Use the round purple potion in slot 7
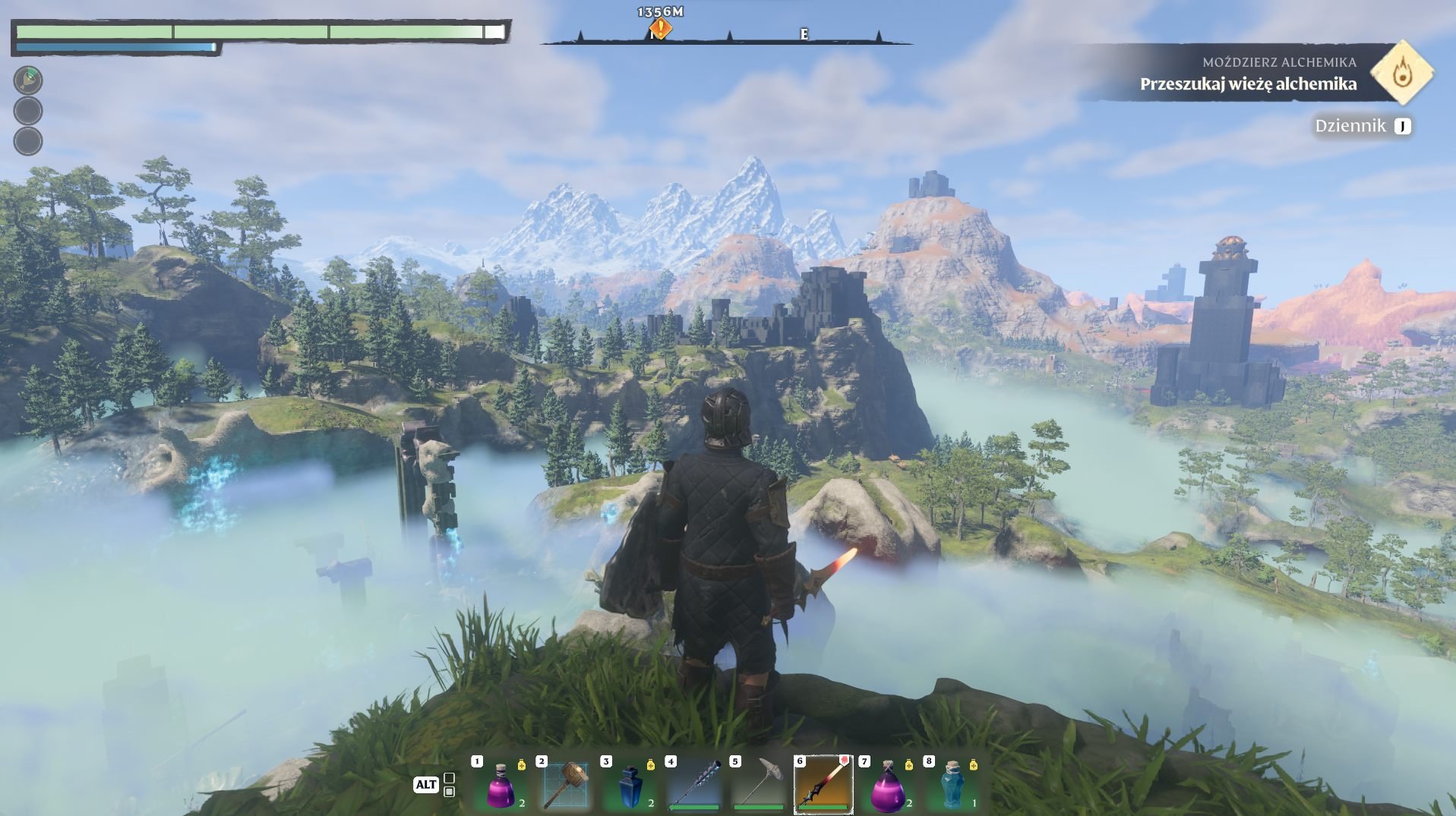Image resolution: width=1456 pixels, height=816 pixels. click(x=886, y=786)
